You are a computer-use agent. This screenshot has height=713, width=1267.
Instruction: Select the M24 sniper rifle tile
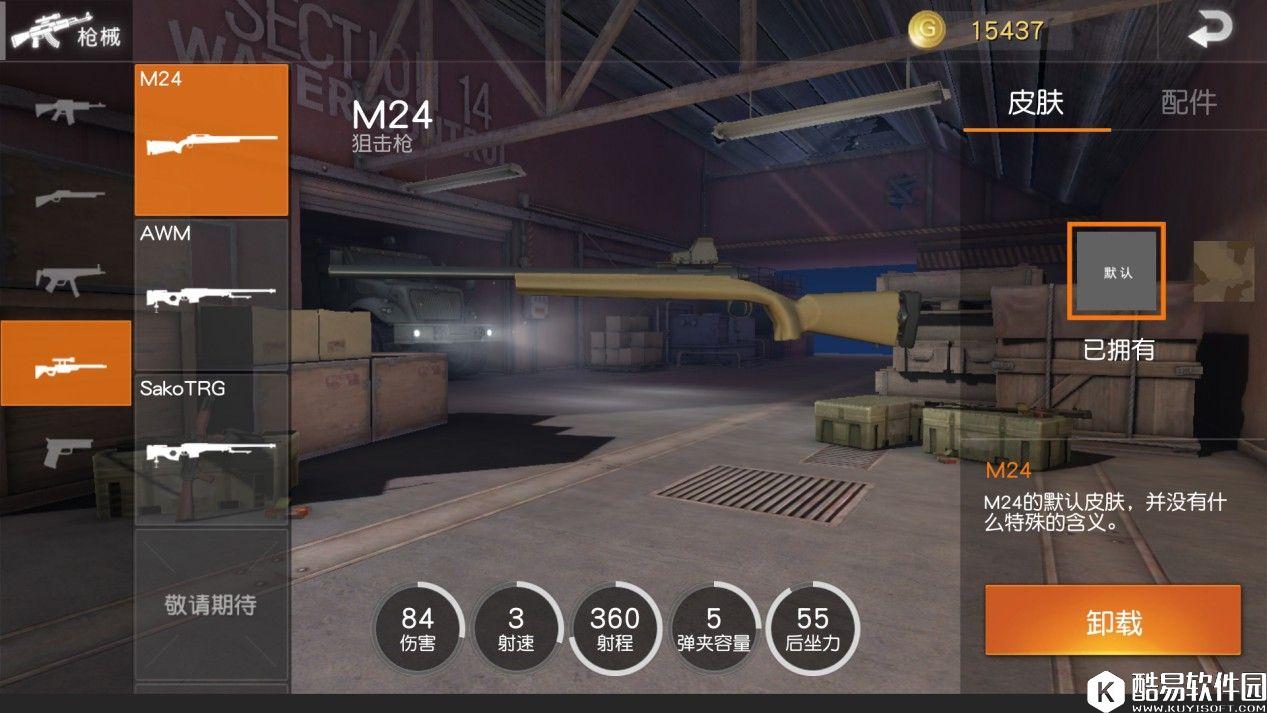click(211, 140)
